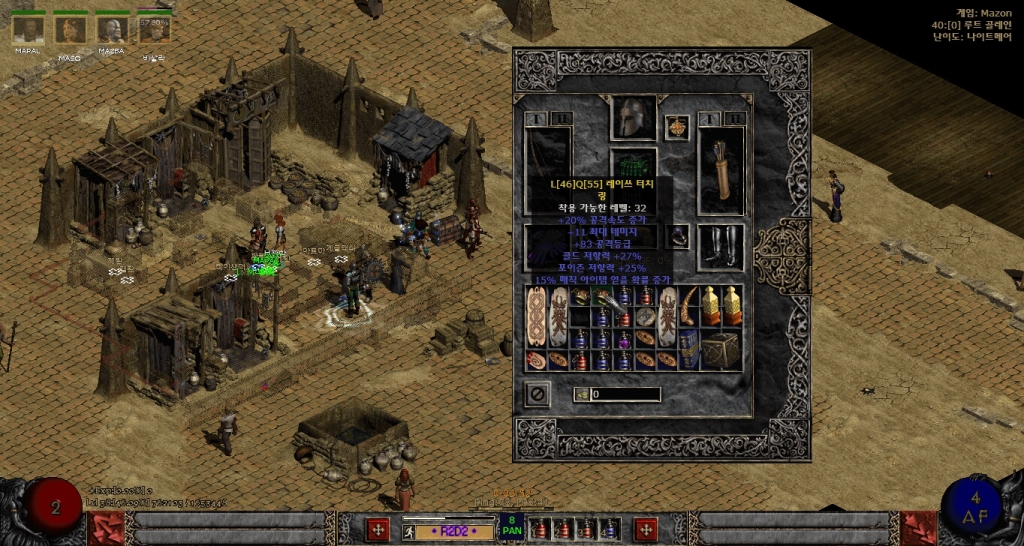
Task: Select the mercenary portrait showing 57.80%
Action: point(153,30)
